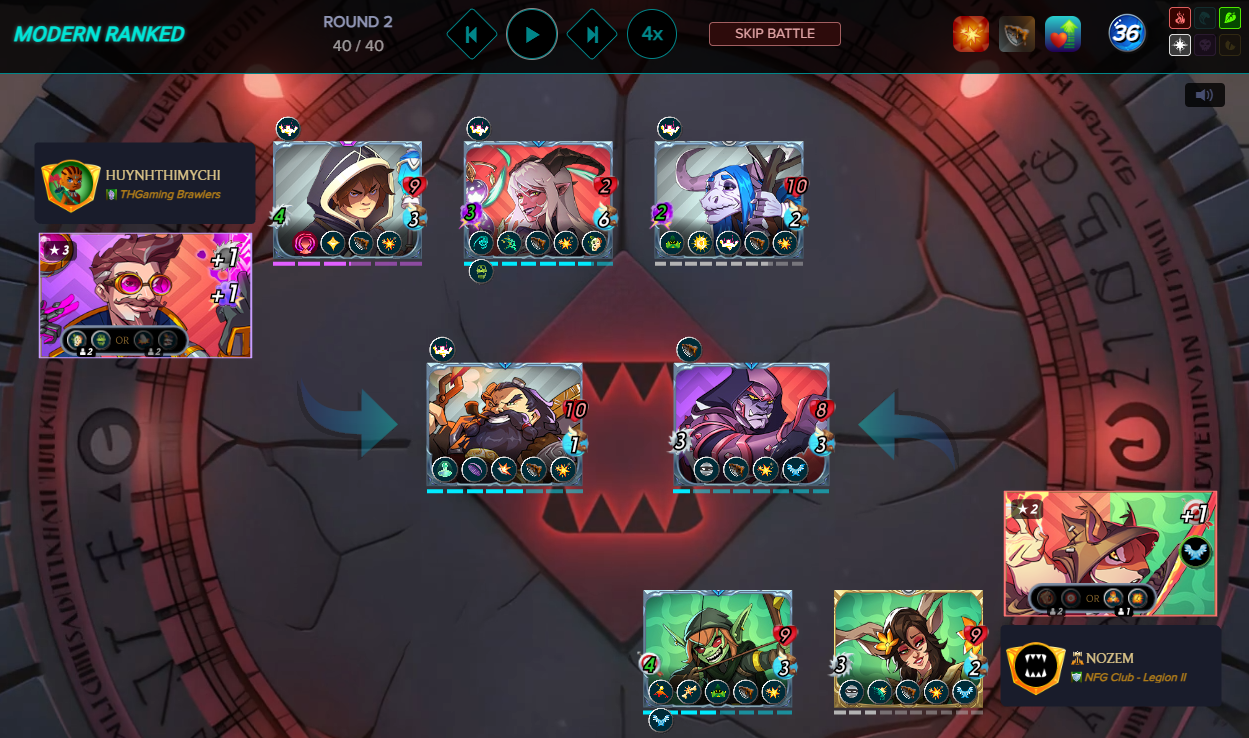Select the antlered woman card with gold frame

click(908, 648)
